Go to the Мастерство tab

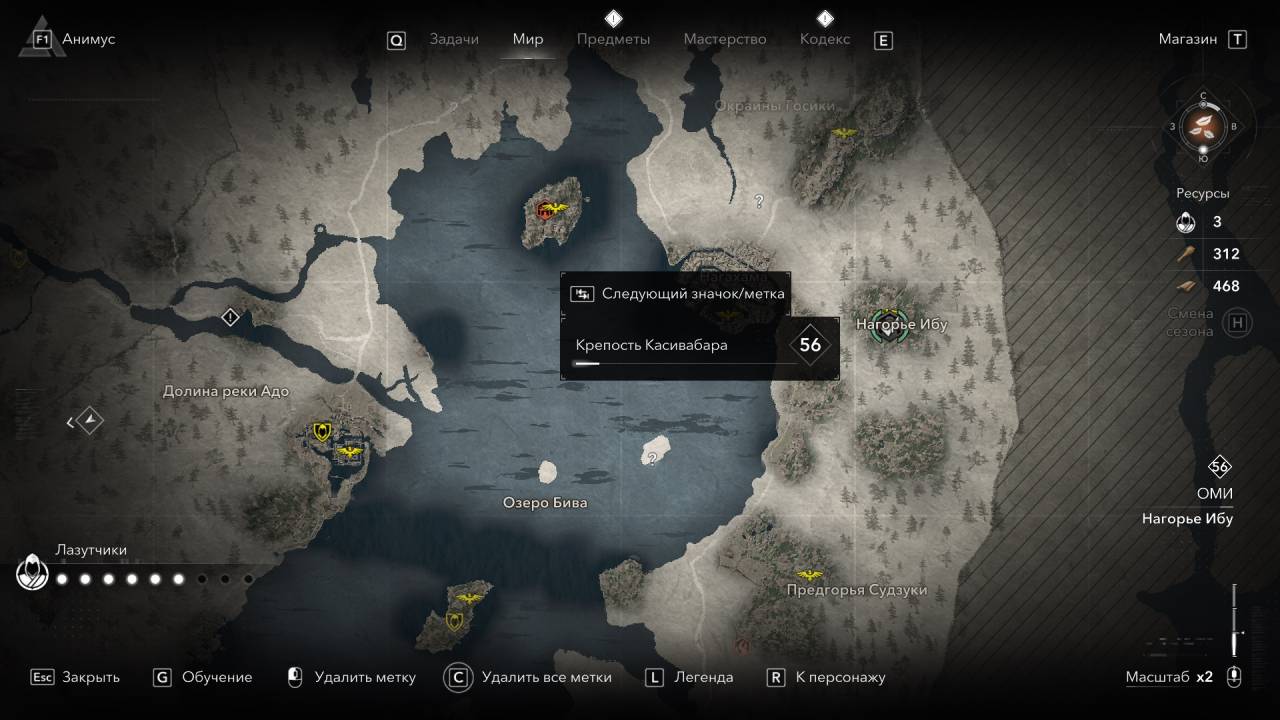coord(724,39)
